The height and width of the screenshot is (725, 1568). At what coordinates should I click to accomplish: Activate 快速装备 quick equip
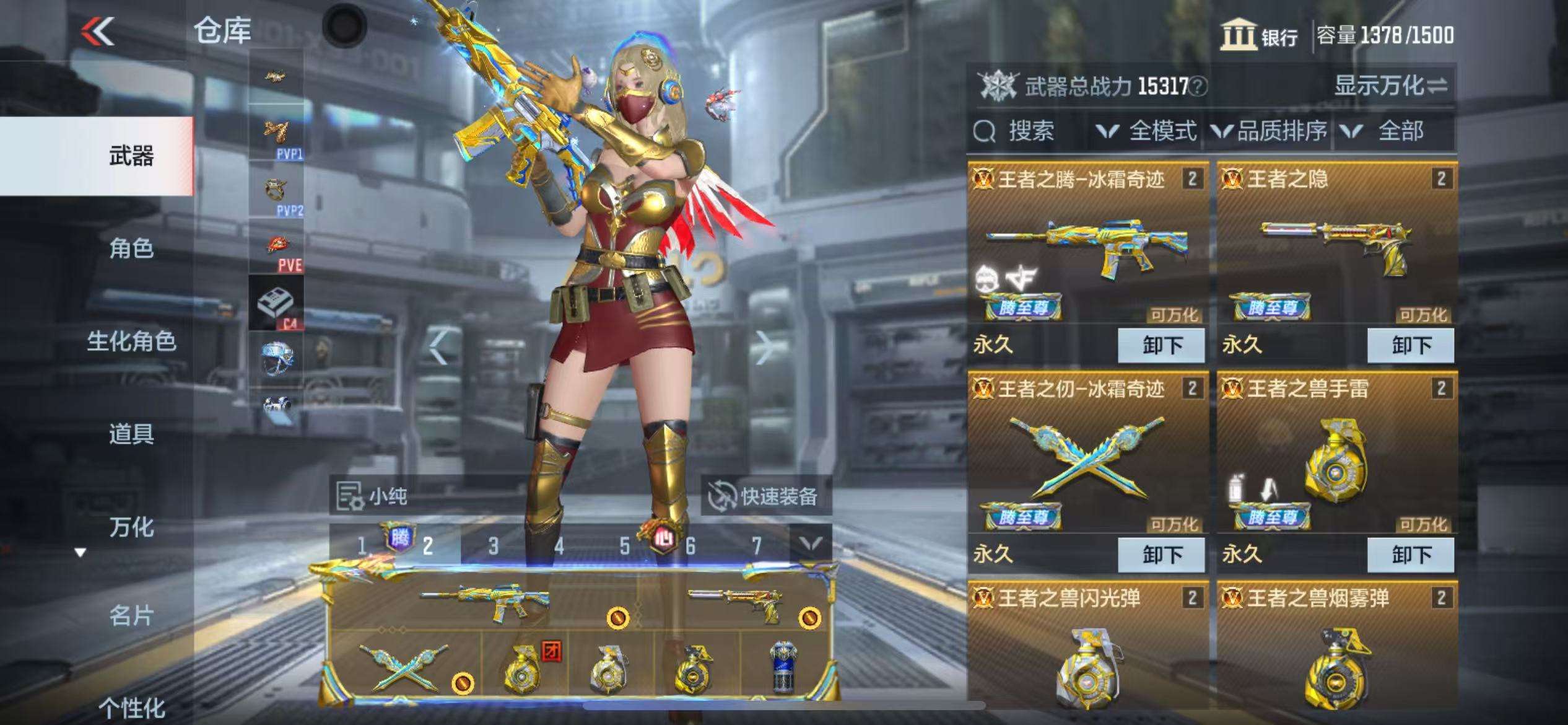tap(765, 496)
